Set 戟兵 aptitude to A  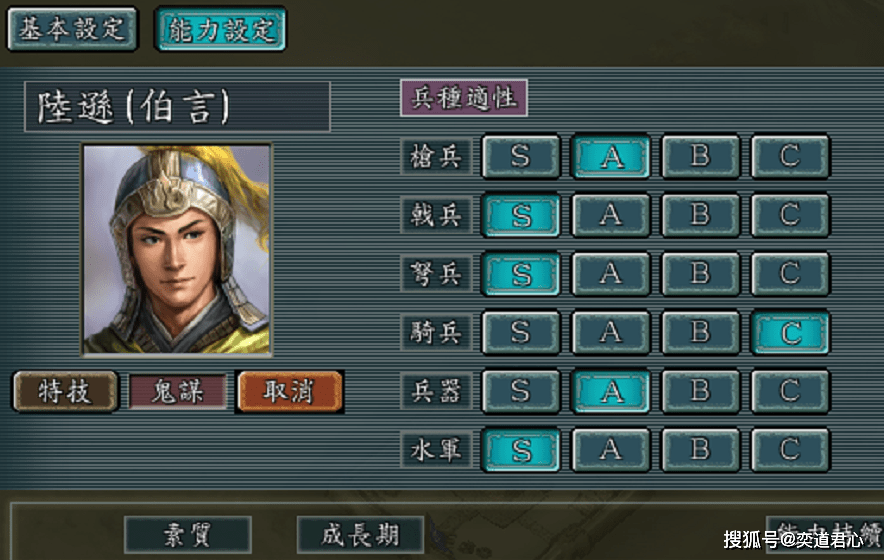[610, 214]
